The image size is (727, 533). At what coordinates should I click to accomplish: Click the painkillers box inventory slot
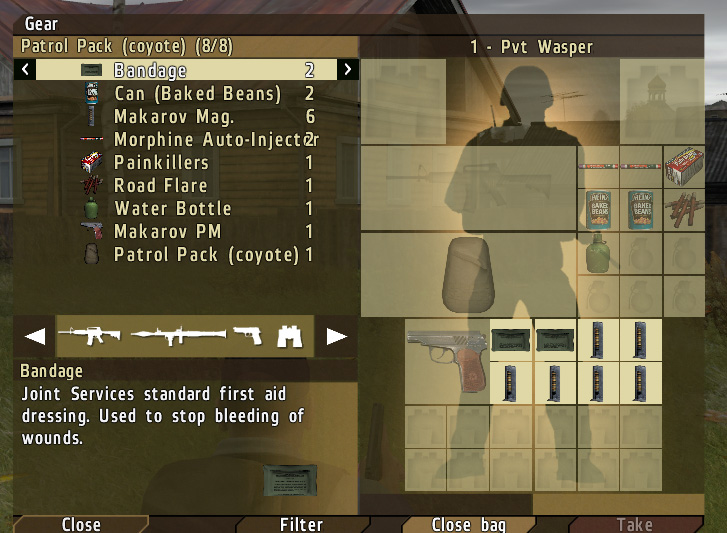click(685, 165)
